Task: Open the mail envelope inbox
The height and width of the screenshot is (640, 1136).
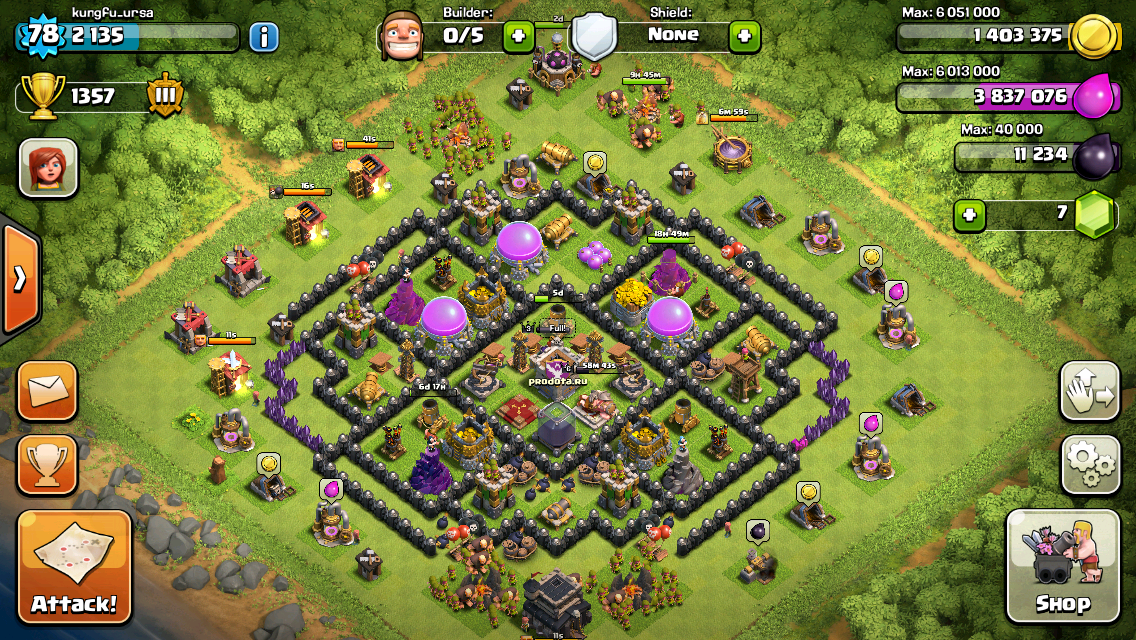Action: (47, 391)
